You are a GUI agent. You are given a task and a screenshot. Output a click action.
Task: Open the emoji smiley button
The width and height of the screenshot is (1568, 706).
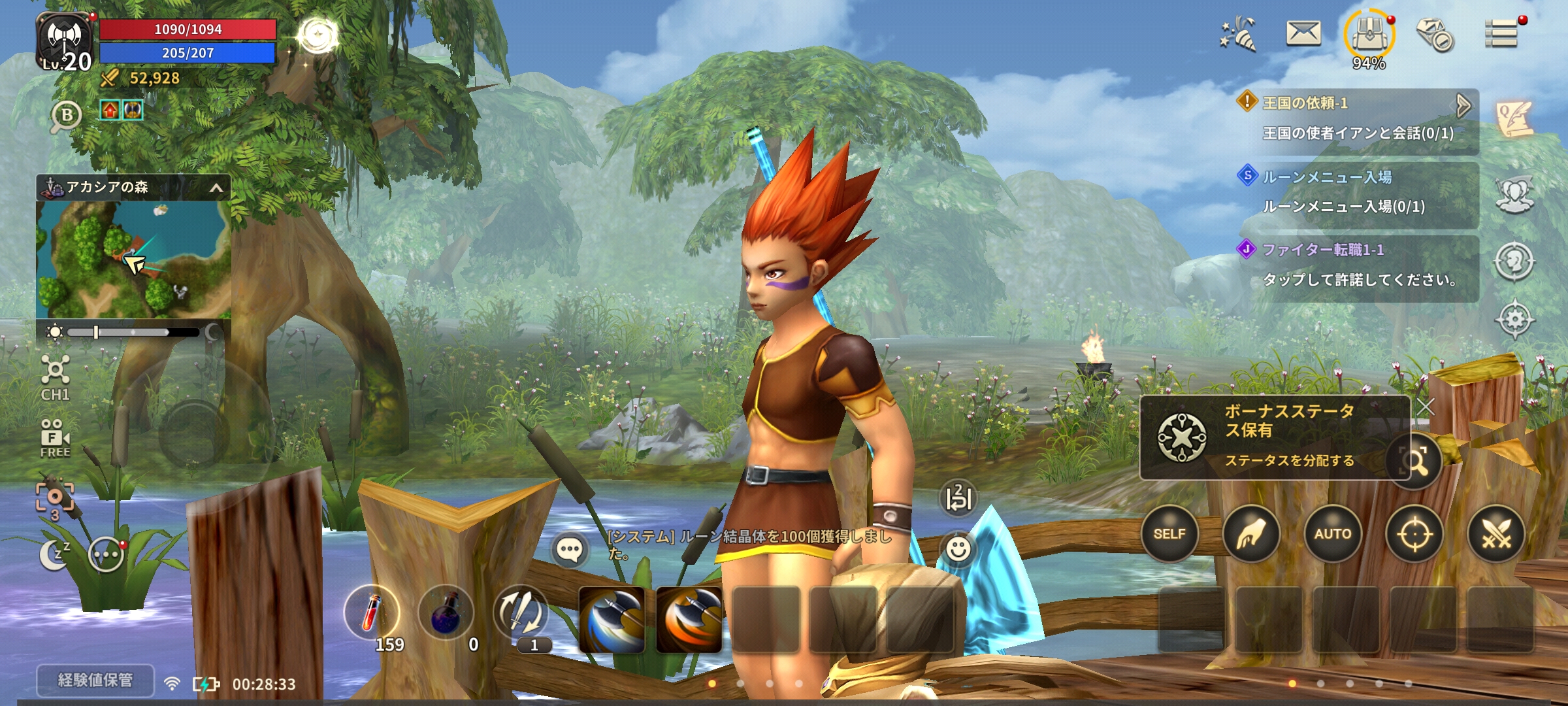(958, 549)
